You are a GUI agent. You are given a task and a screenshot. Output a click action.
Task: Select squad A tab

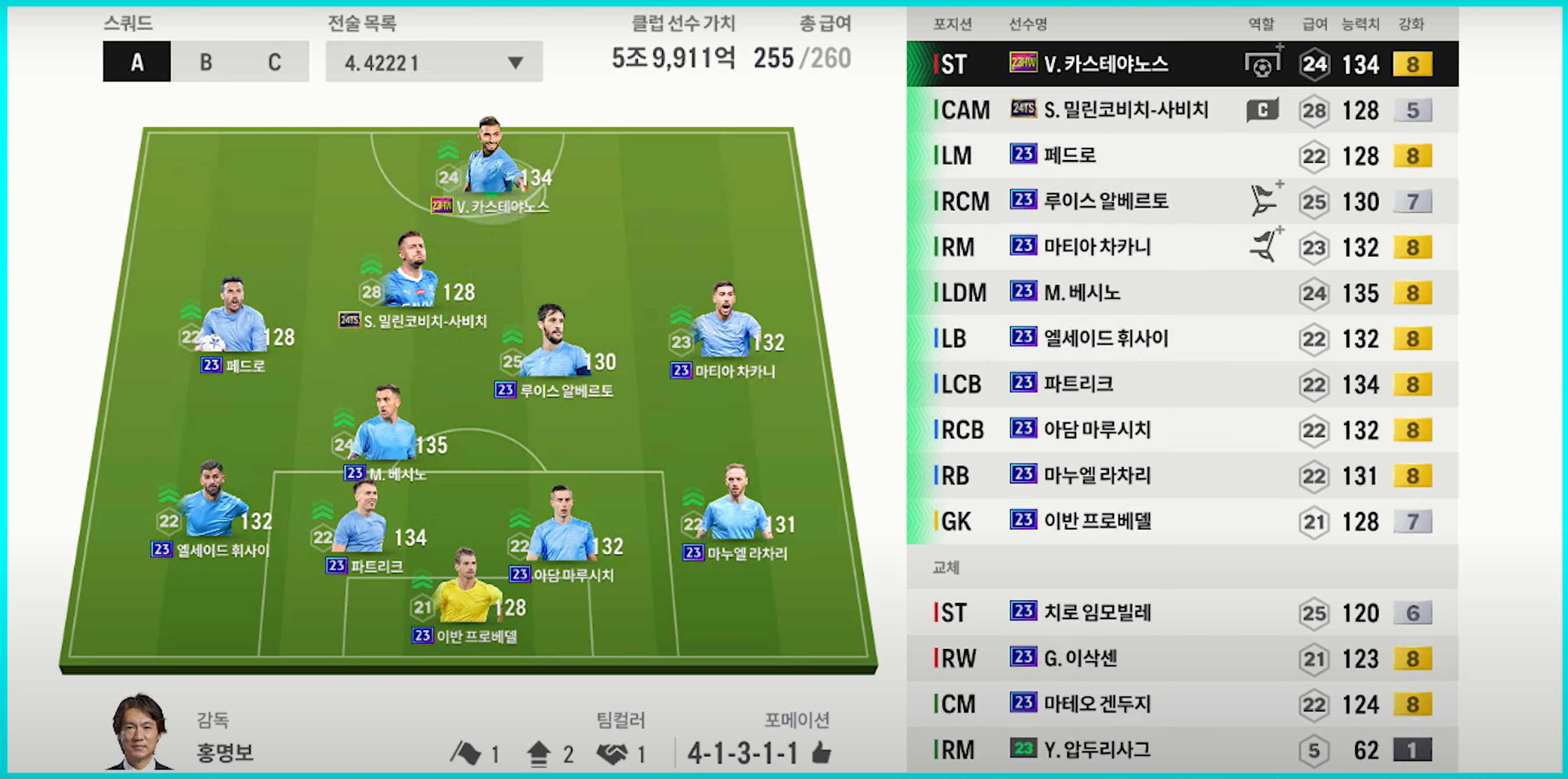click(x=137, y=61)
